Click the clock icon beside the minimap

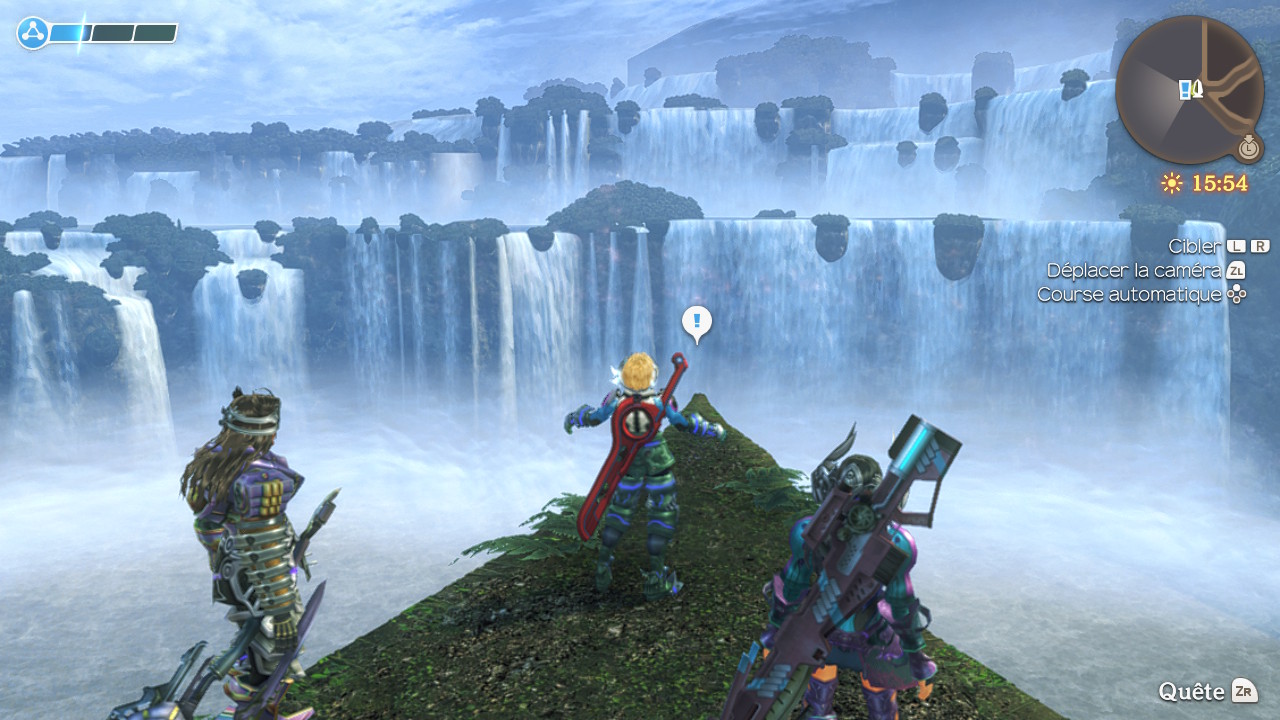tap(1247, 148)
